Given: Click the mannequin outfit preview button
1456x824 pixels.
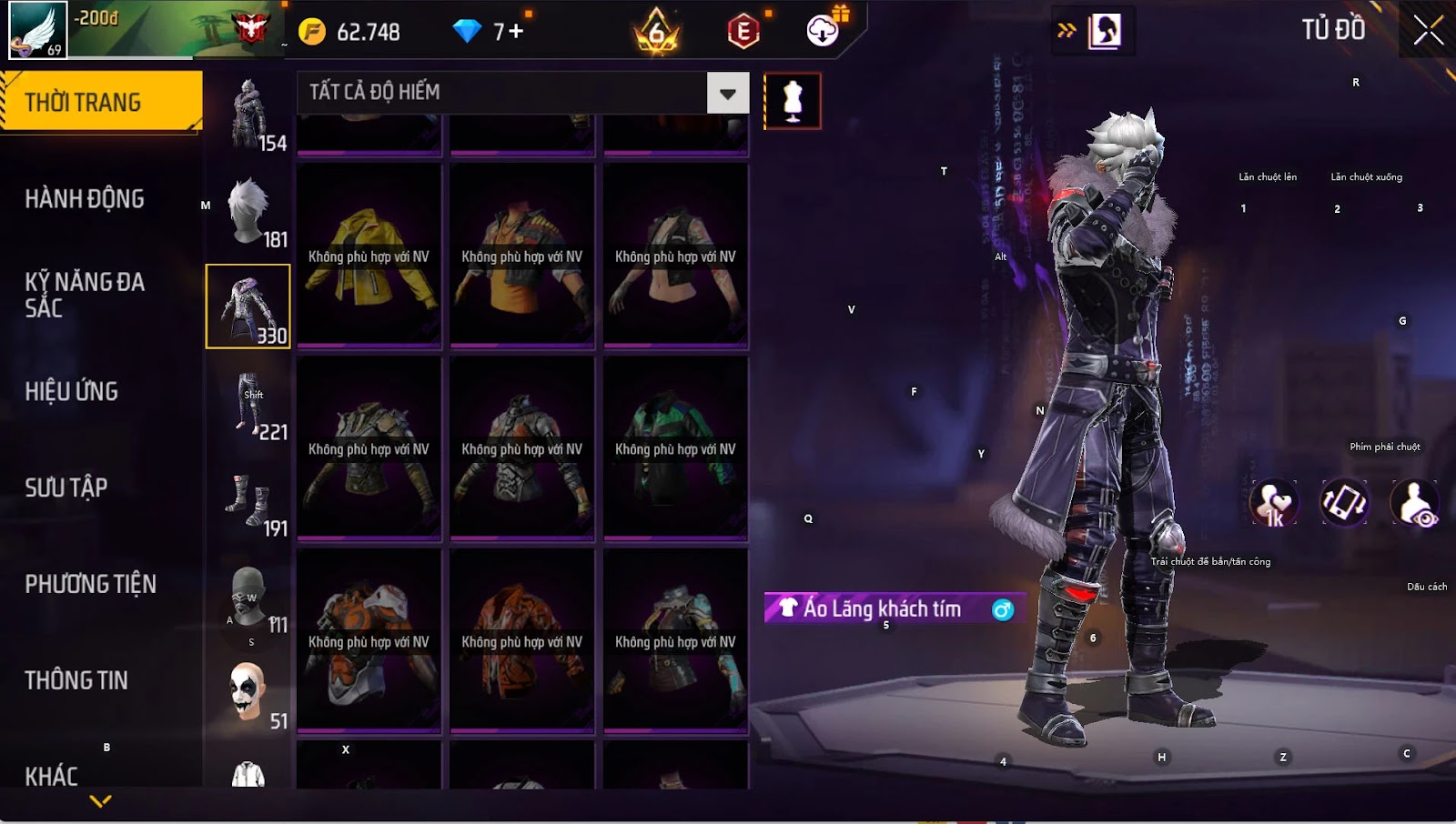Looking at the screenshot, I should click(x=792, y=100).
